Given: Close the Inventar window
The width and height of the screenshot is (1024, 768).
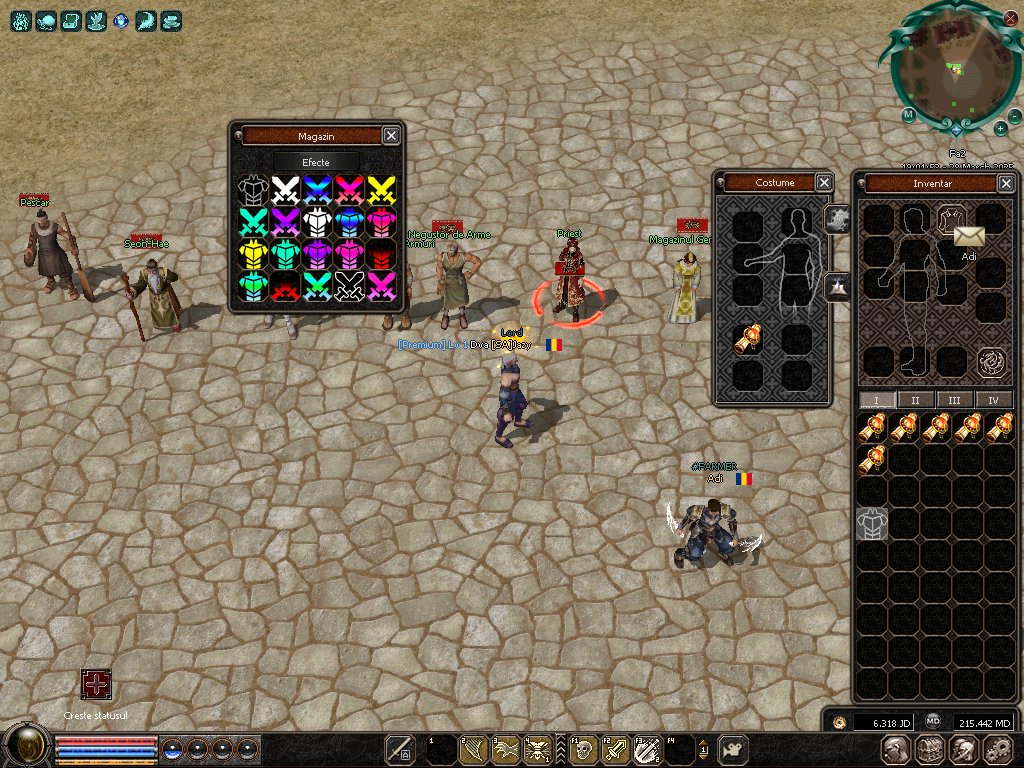Looking at the screenshot, I should tap(1005, 183).
